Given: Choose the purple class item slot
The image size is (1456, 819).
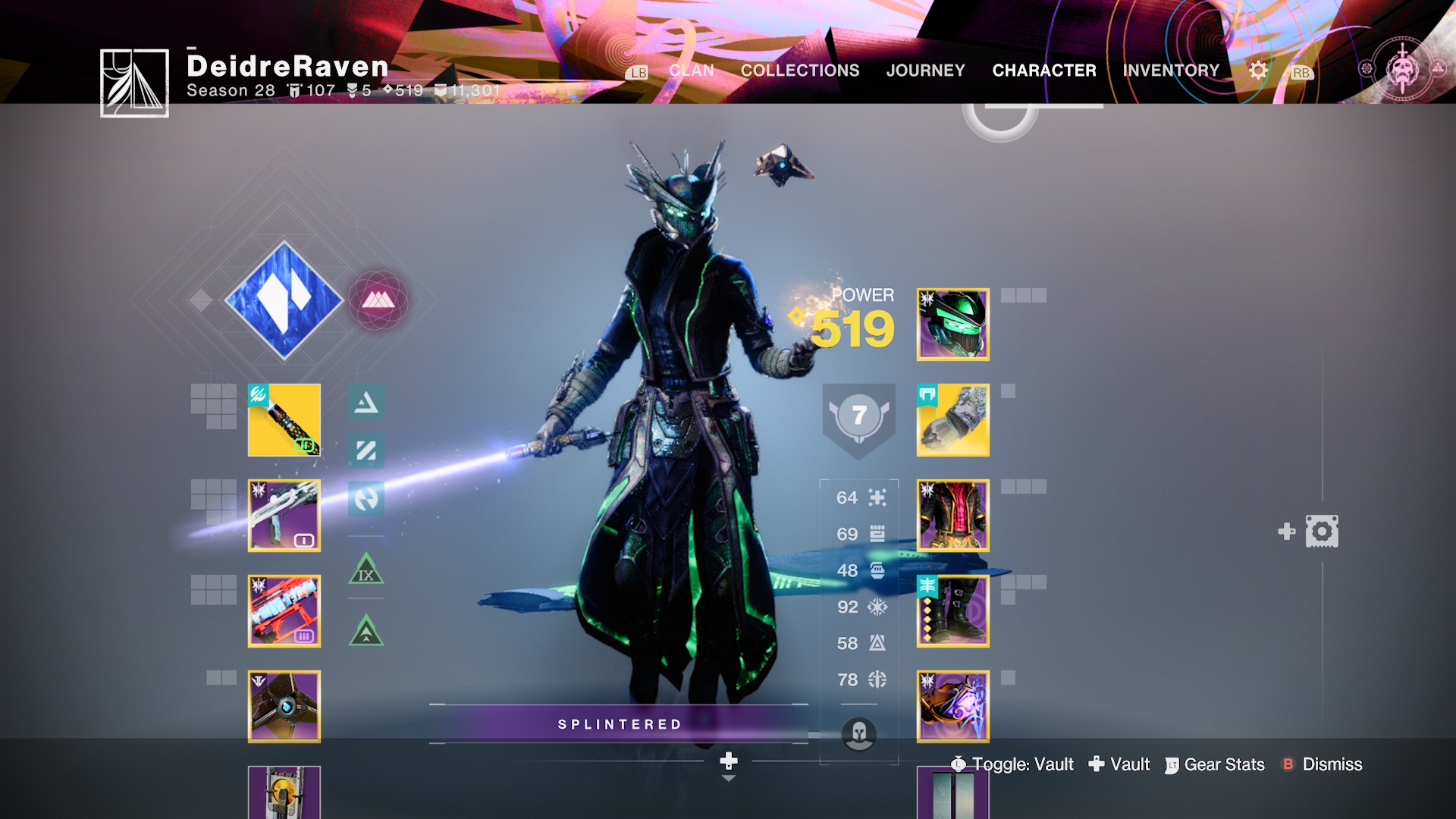Looking at the screenshot, I should tap(952, 707).
